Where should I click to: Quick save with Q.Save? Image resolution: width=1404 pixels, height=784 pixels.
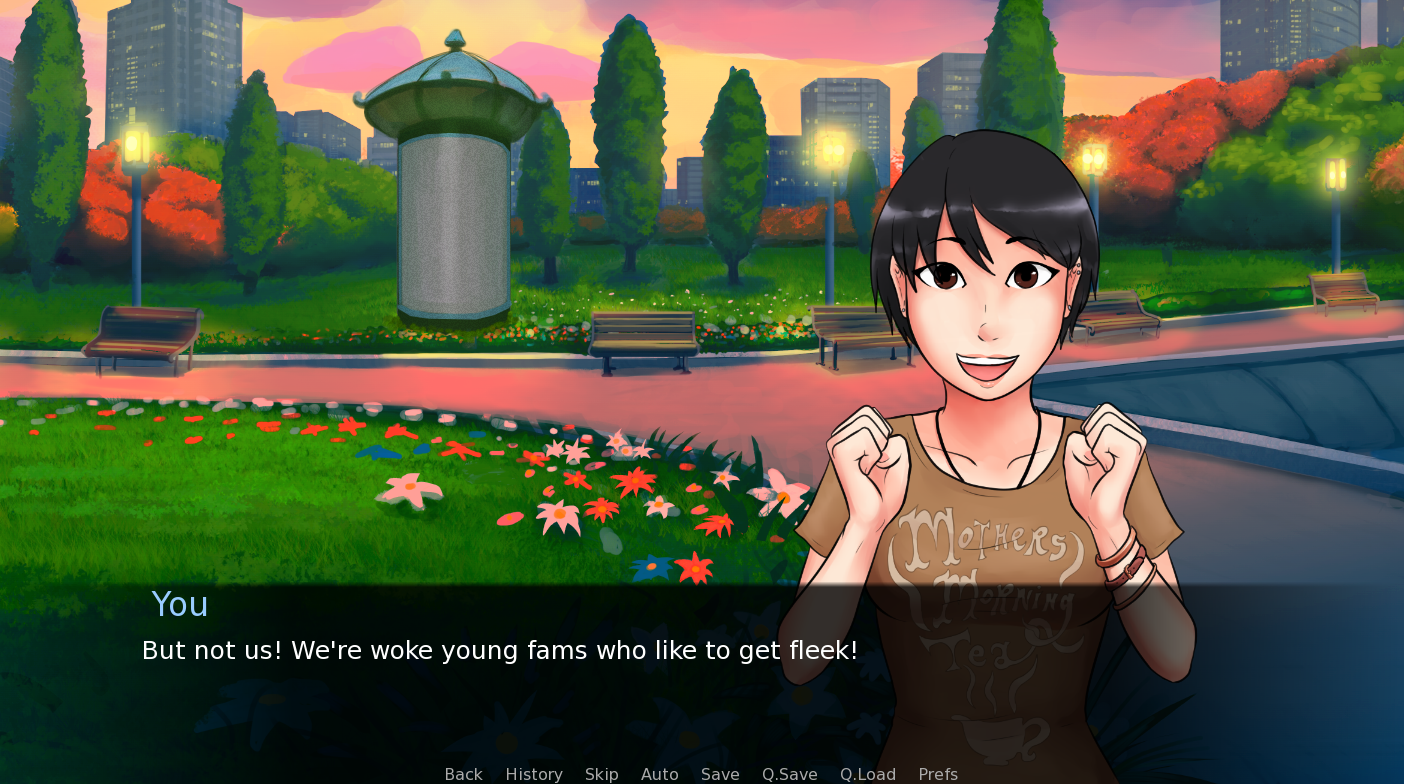pos(790,774)
